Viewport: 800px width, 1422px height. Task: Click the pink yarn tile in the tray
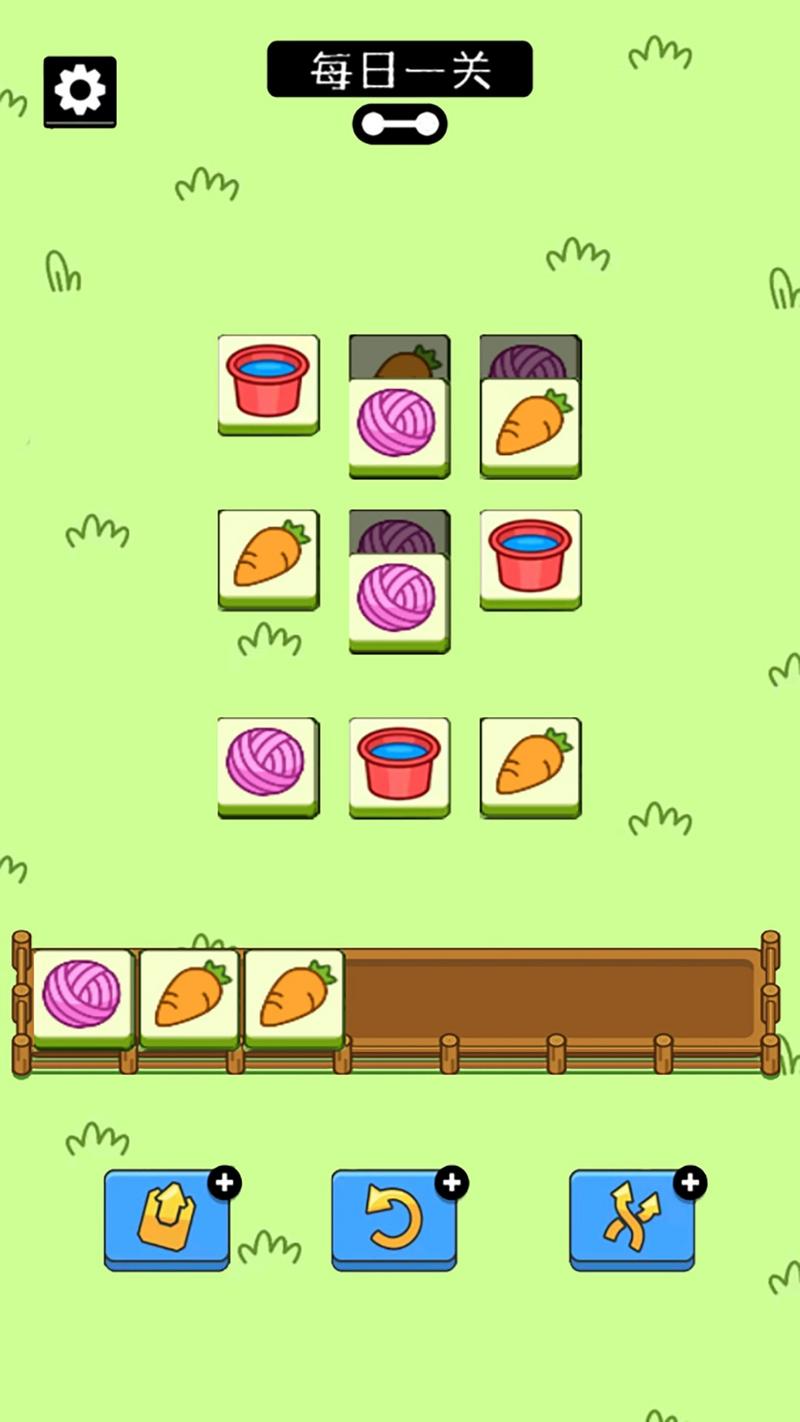click(83, 997)
